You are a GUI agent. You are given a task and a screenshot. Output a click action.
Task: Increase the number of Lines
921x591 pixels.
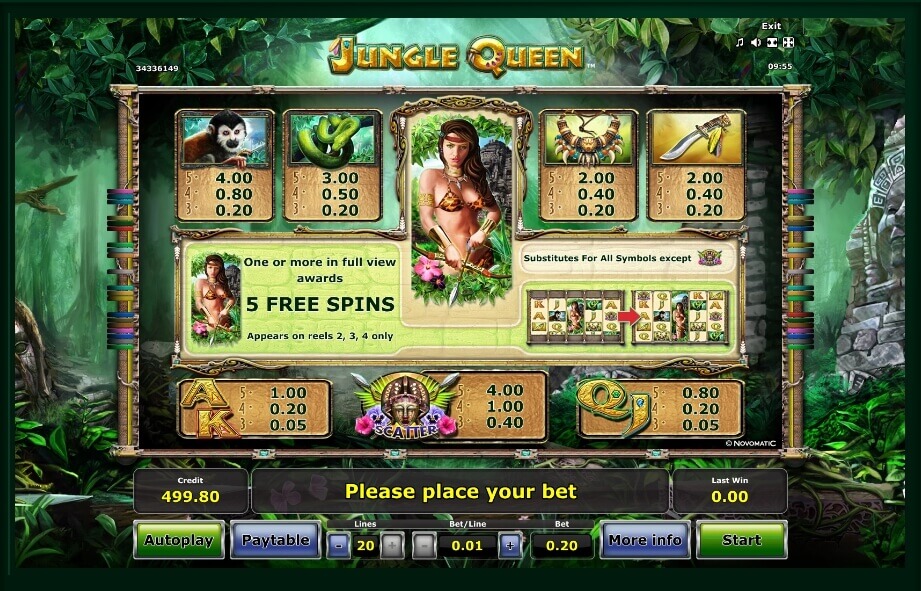click(393, 545)
